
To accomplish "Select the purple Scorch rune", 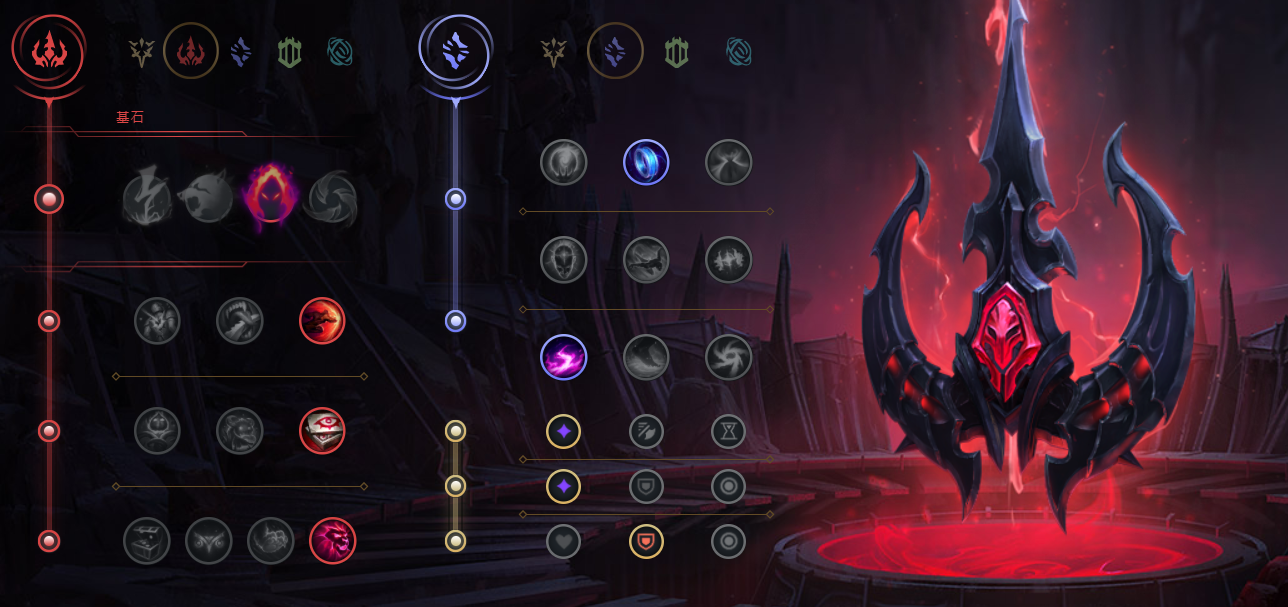I will coord(564,358).
